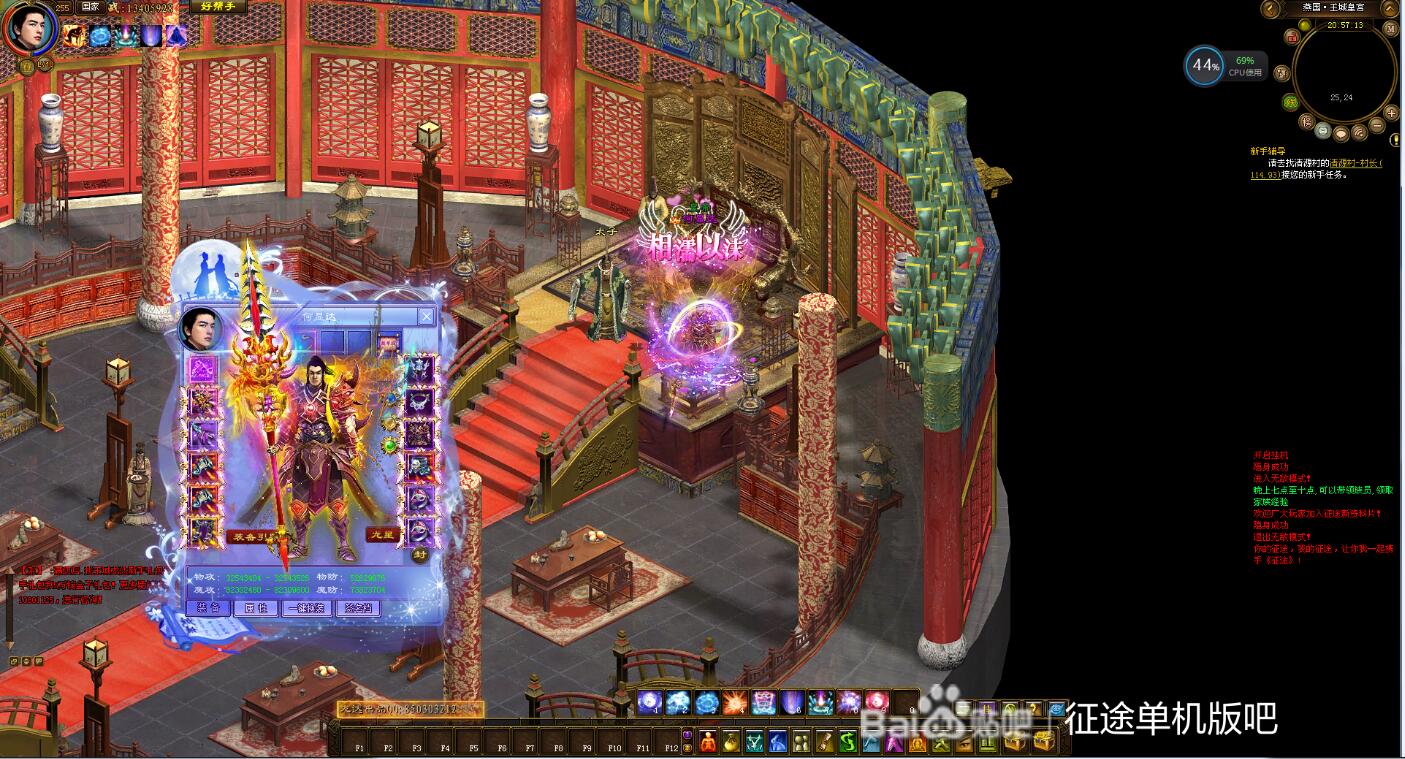Click the red meditating figure icon
This screenshot has width=1405, height=759.
pos(708,742)
